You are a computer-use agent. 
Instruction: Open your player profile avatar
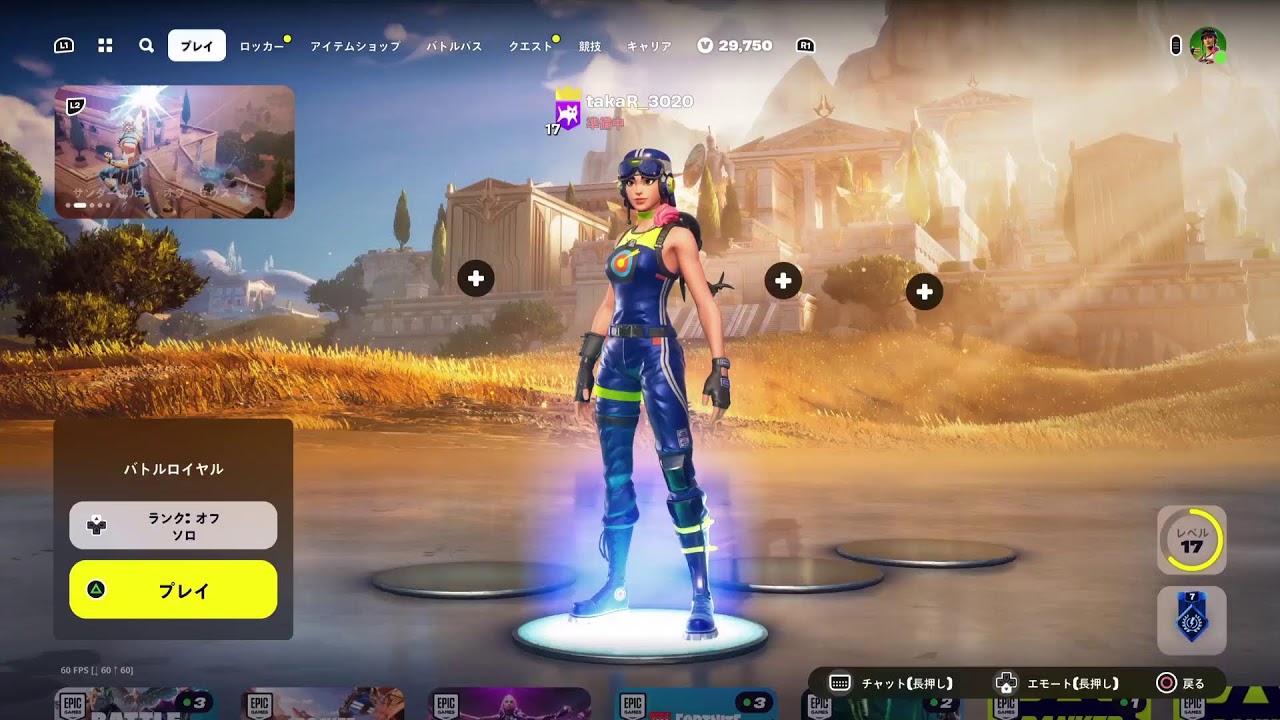click(1207, 44)
